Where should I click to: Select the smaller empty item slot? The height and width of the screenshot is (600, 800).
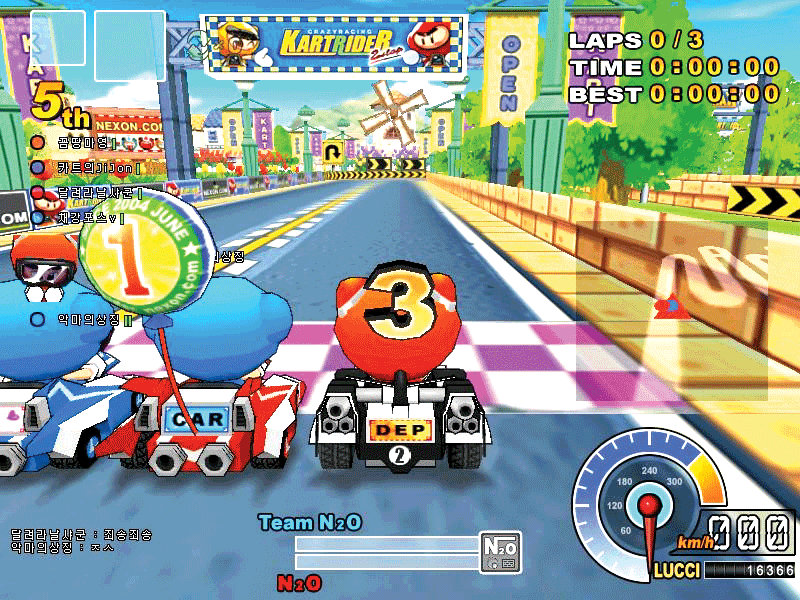point(58,37)
